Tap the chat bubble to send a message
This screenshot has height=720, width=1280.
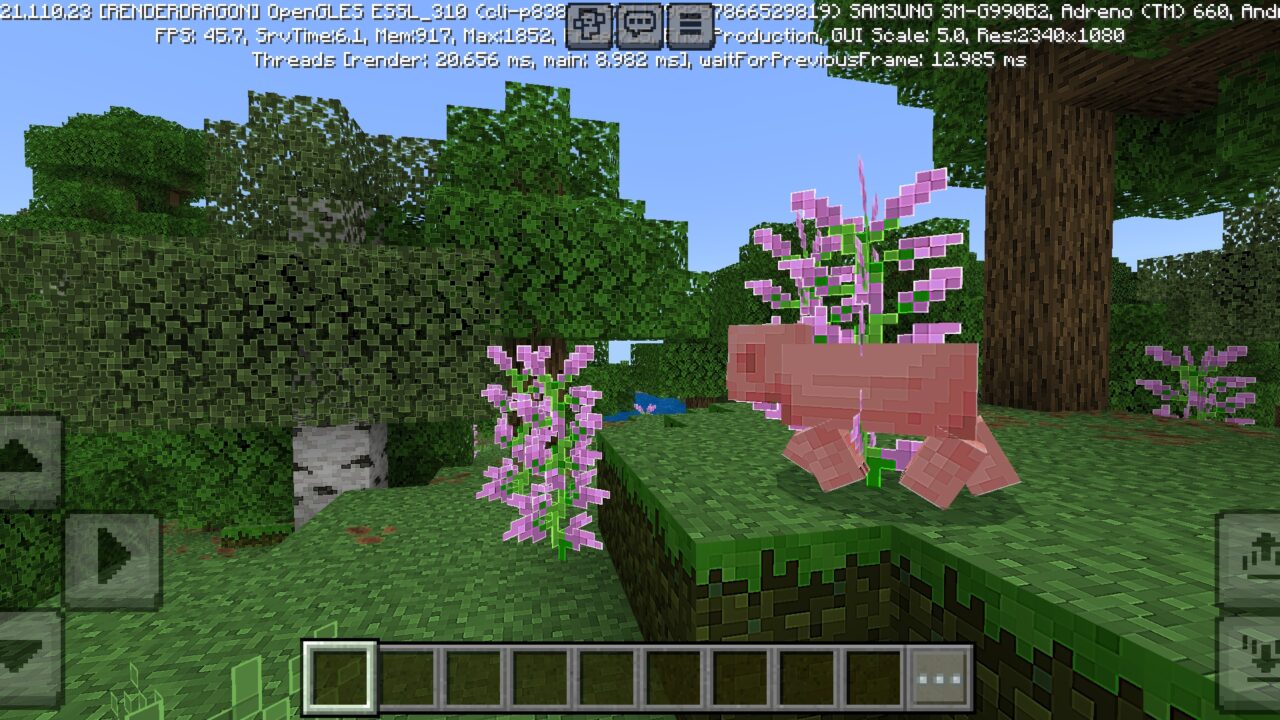[638, 26]
